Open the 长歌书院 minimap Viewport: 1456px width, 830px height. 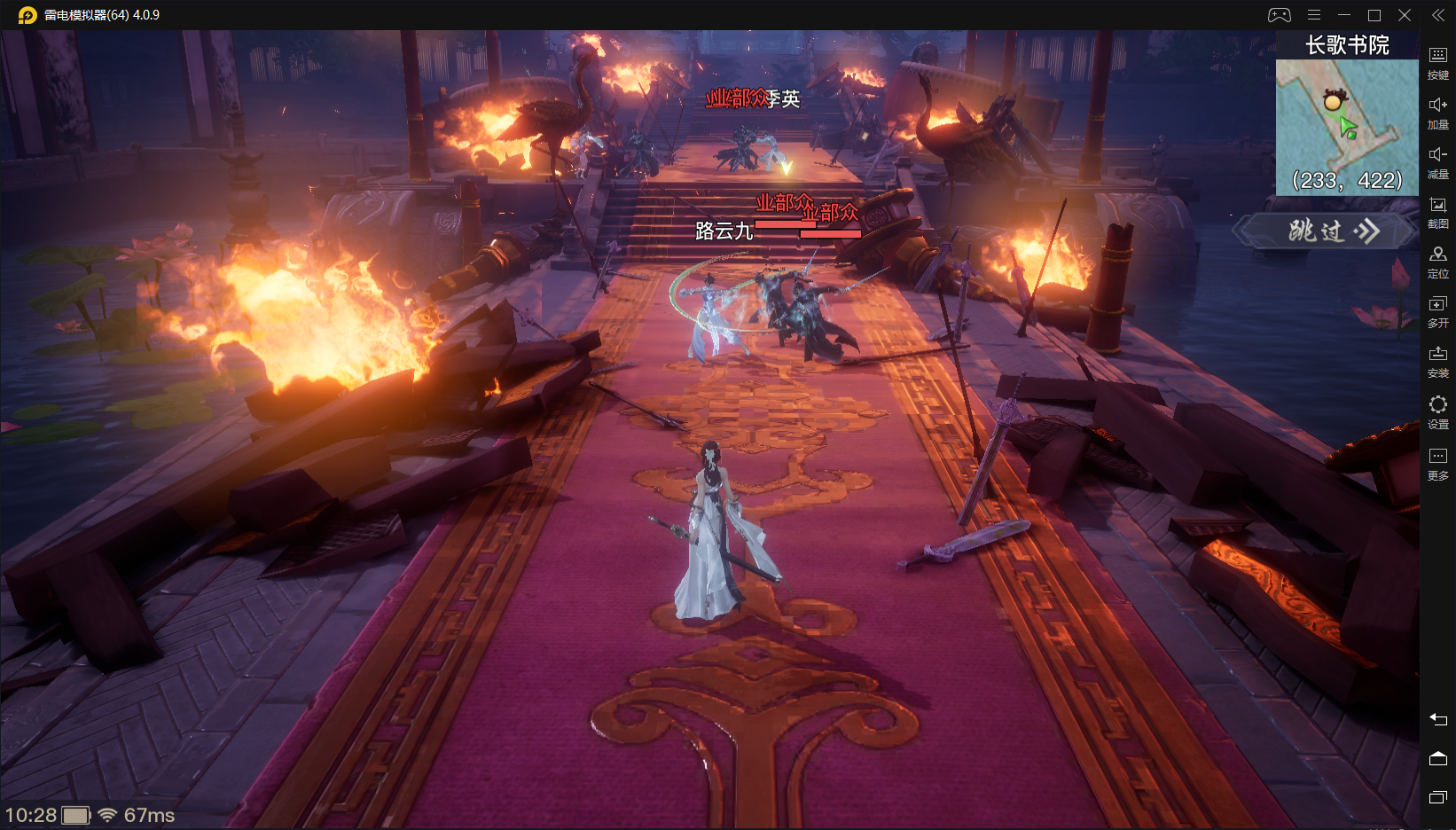pyautogui.click(x=1346, y=127)
